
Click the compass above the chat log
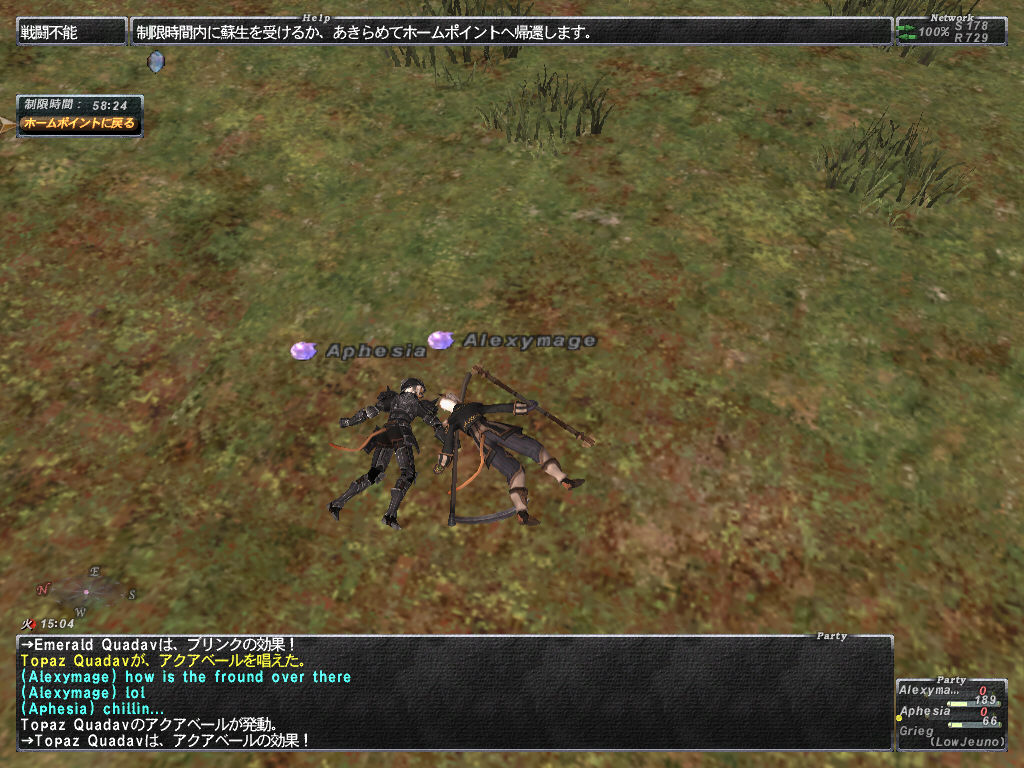[86, 591]
